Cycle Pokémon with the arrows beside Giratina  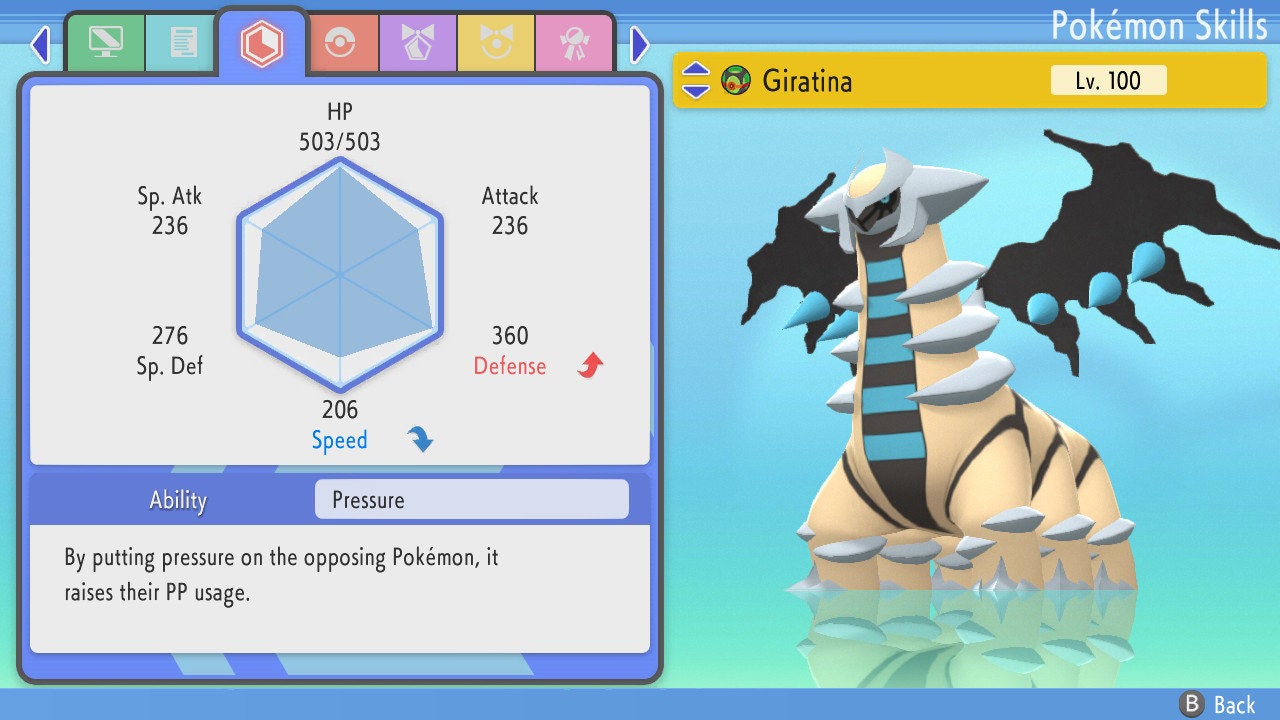pos(696,80)
